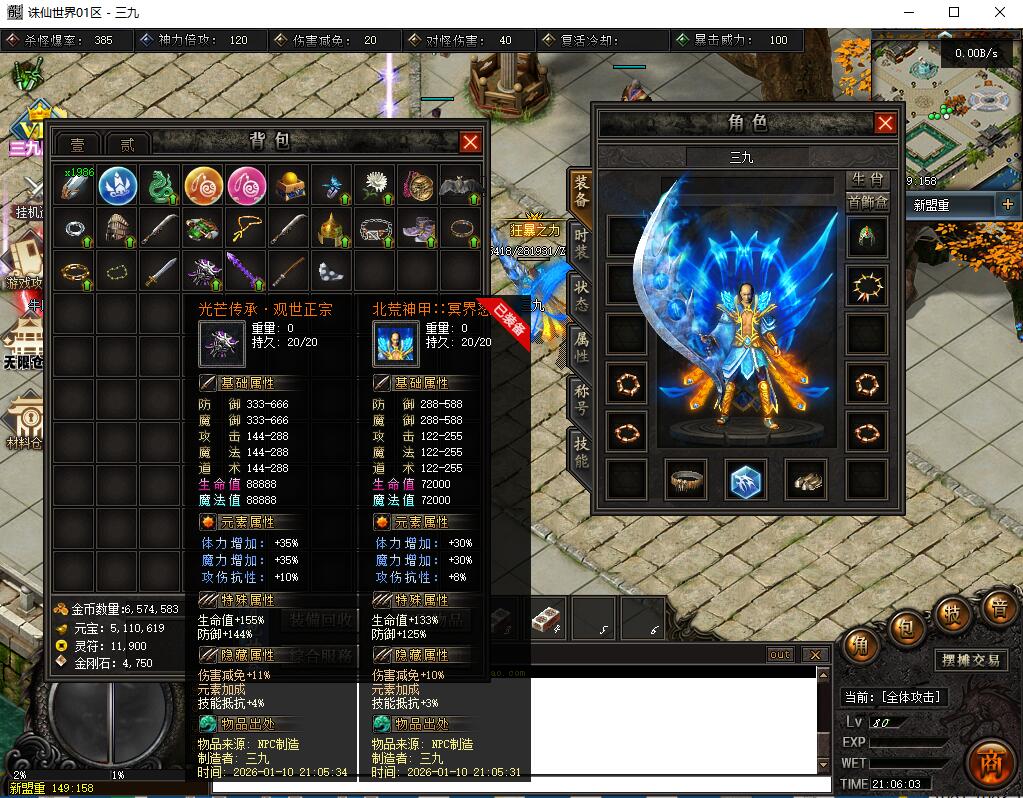Select the equipped helmet slot
This screenshot has height=798, width=1023.
(866, 237)
